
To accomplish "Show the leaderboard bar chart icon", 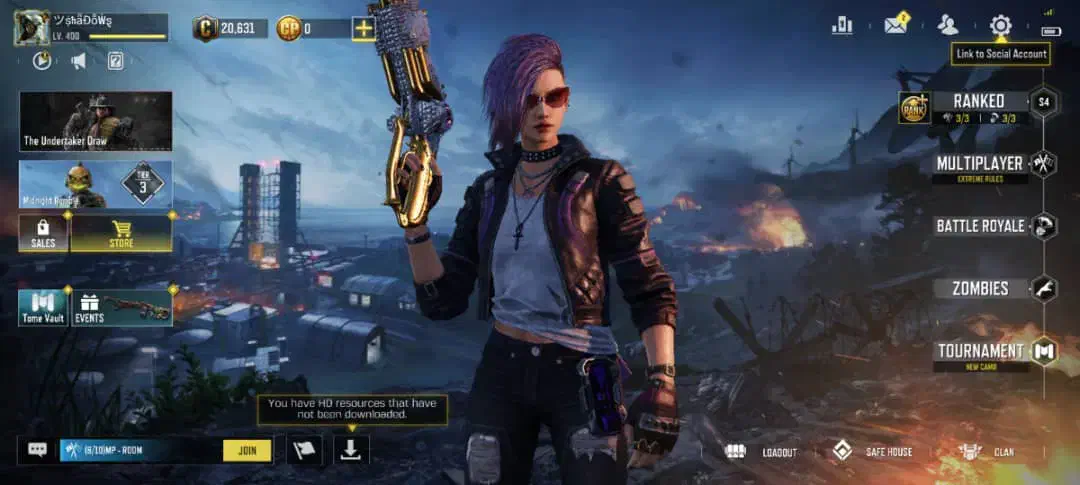I will [842, 26].
